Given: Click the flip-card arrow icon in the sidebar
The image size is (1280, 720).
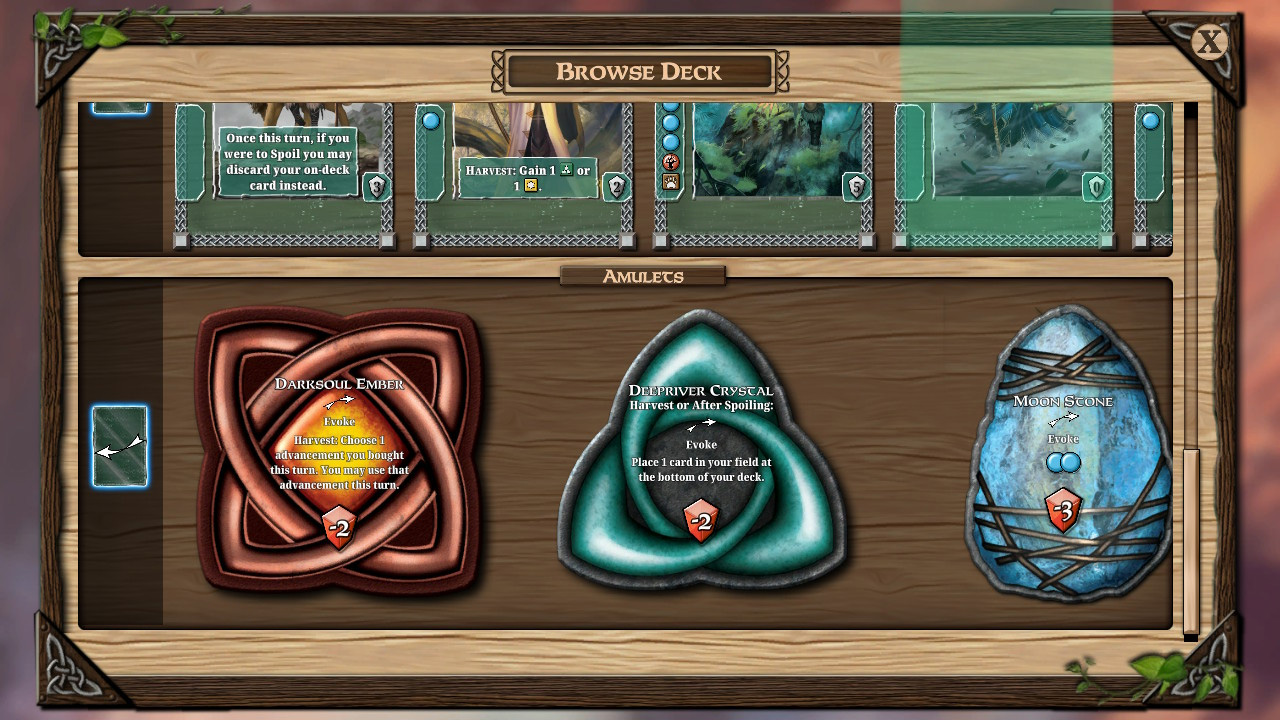Looking at the screenshot, I should pos(120,447).
